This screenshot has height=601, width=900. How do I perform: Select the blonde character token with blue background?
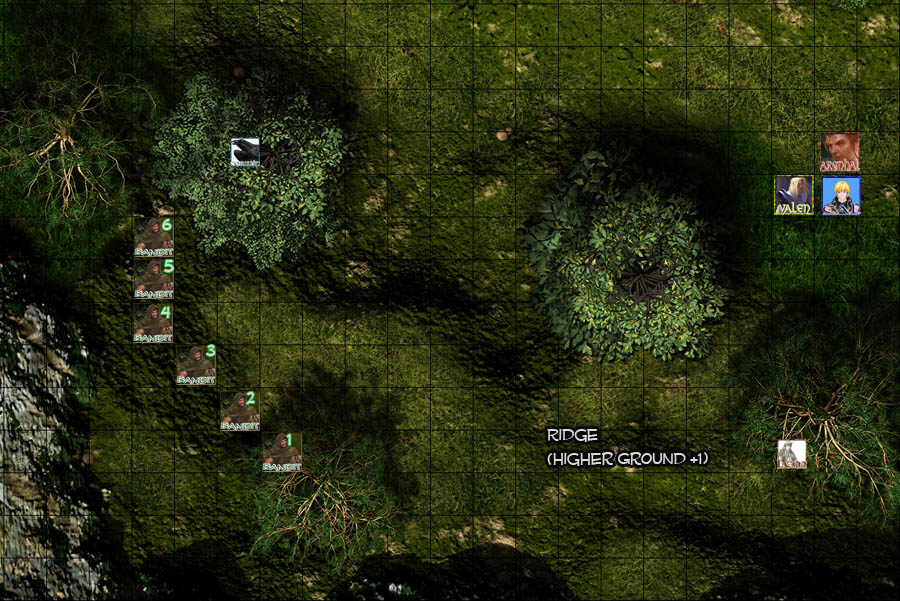pyautogui.click(x=841, y=196)
